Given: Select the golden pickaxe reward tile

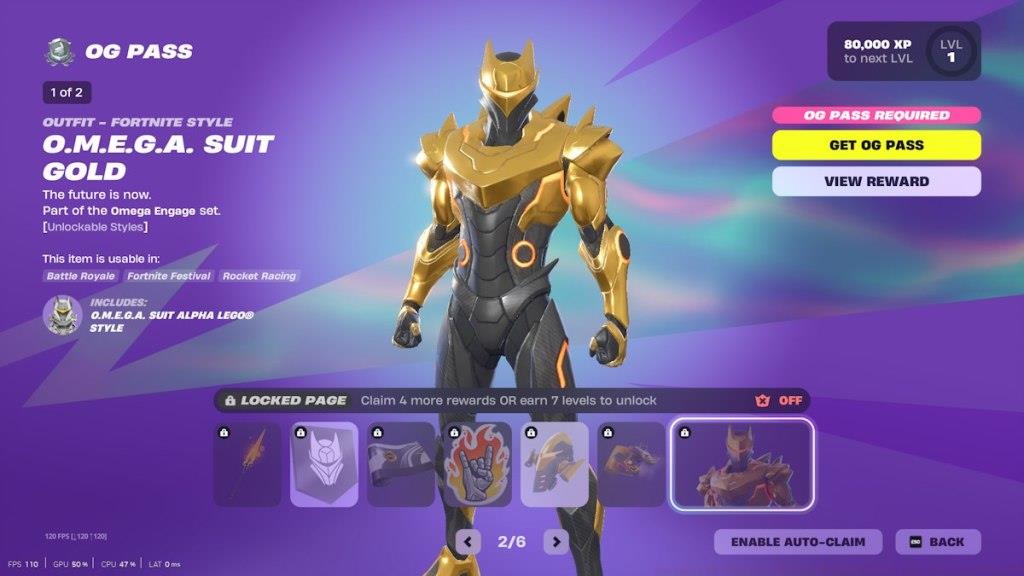Looking at the screenshot, I should (x=247, y=464).
